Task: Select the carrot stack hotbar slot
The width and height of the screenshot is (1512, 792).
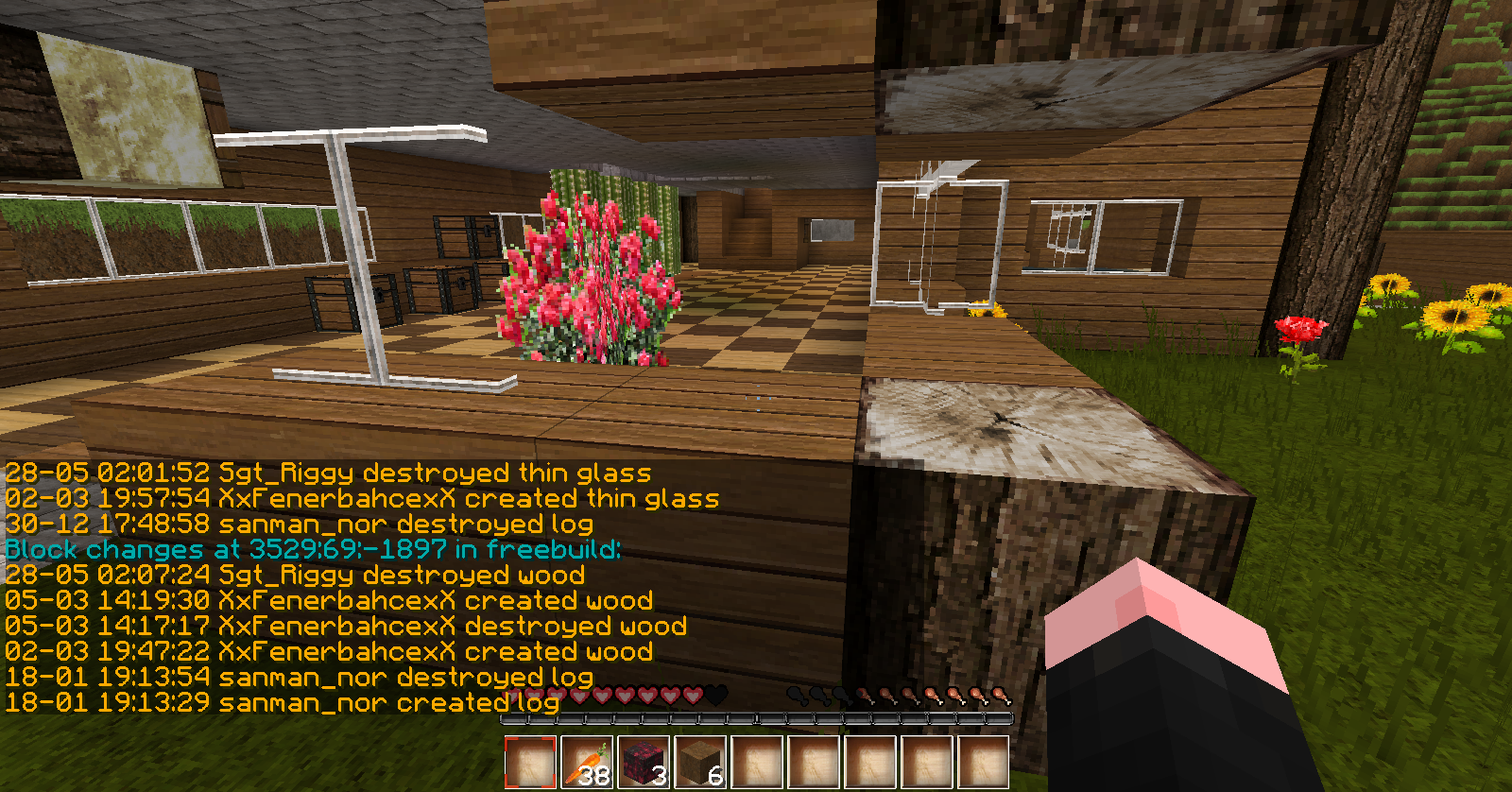Action: pos(587,762)
